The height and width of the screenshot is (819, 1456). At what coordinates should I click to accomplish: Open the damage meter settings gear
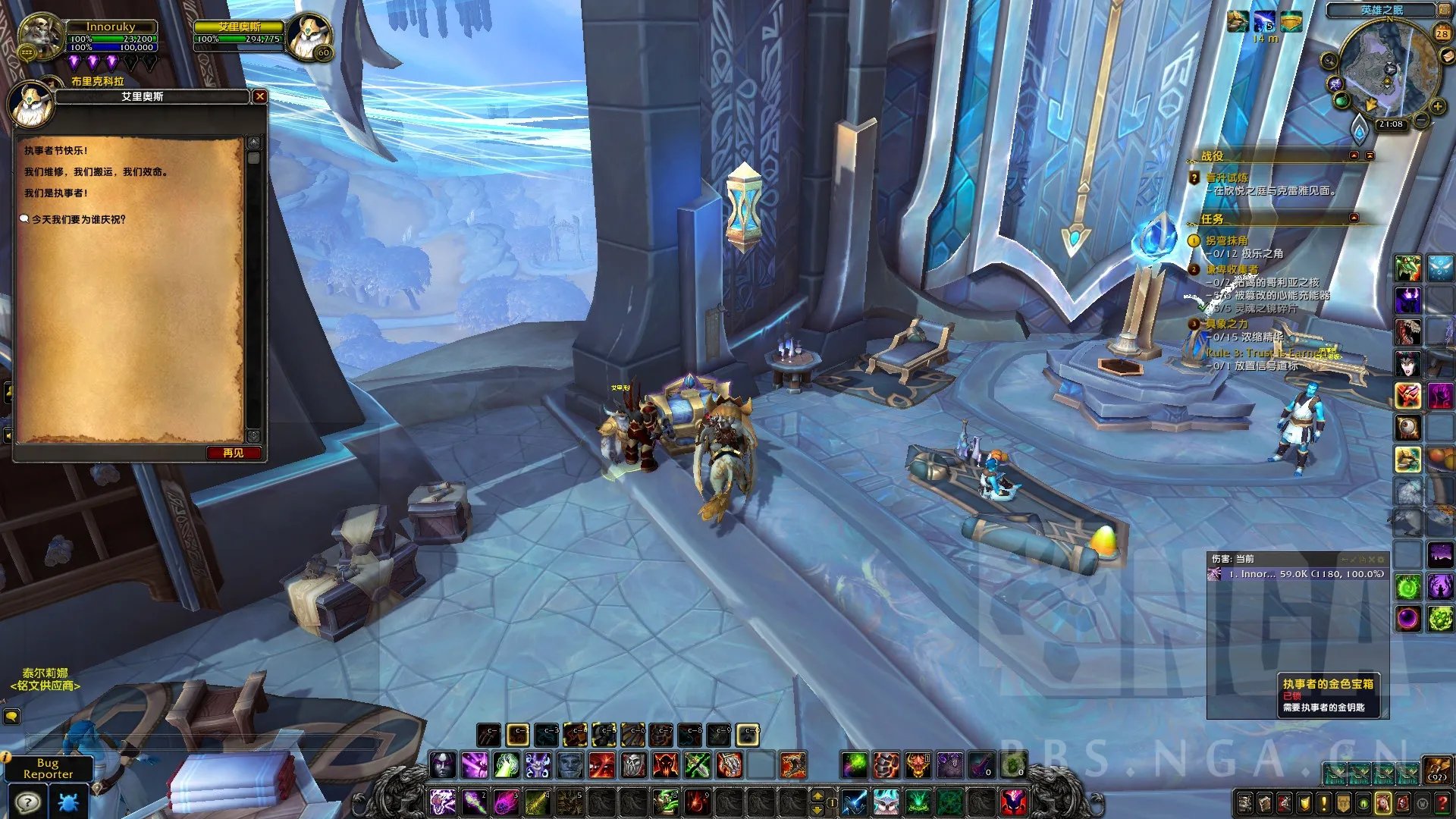point(1380,559)
